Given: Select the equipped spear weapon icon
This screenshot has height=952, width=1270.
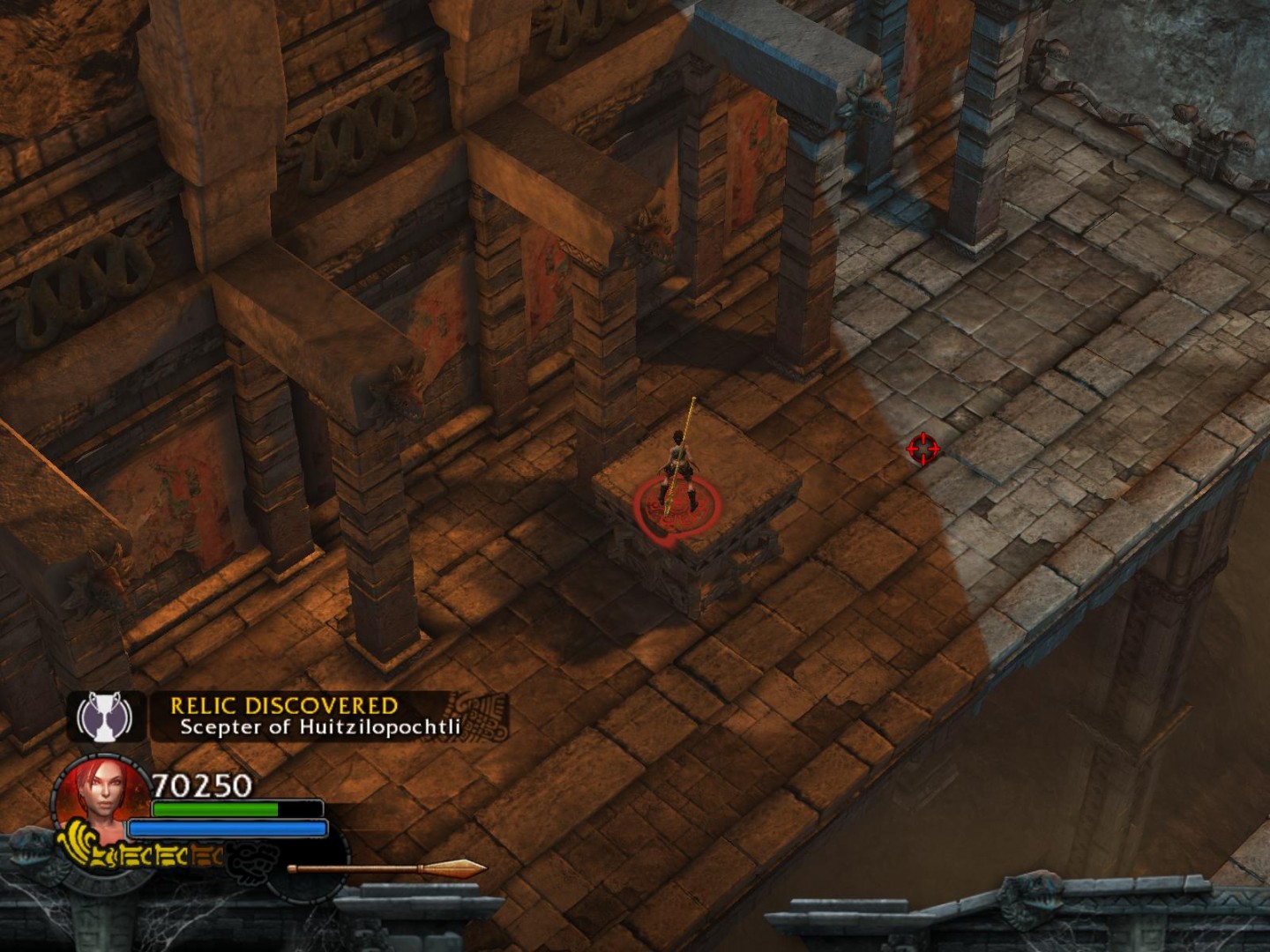Looking at the screenshot, I should point(386,868).
